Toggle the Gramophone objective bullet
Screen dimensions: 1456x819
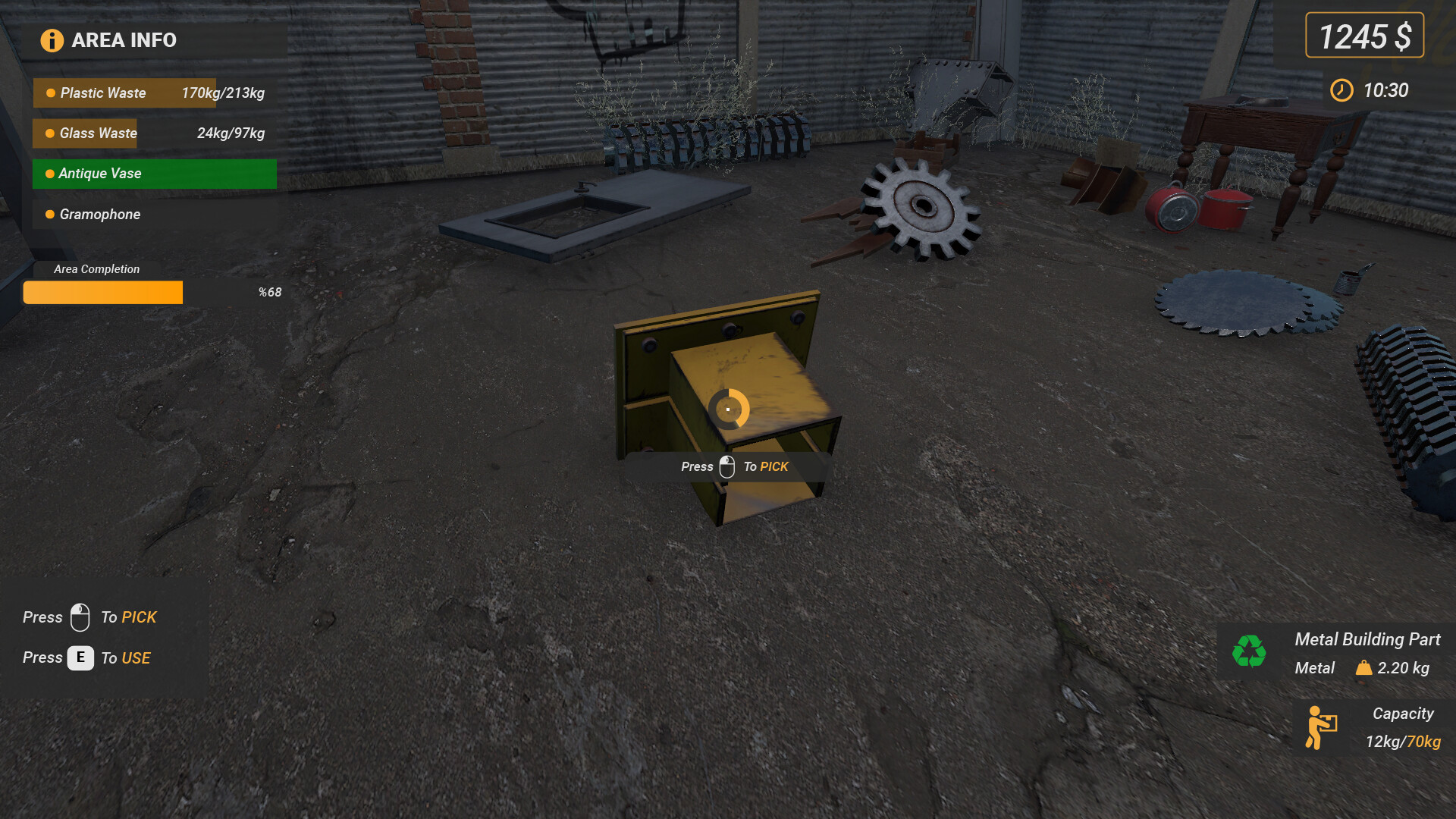(49, 215)
